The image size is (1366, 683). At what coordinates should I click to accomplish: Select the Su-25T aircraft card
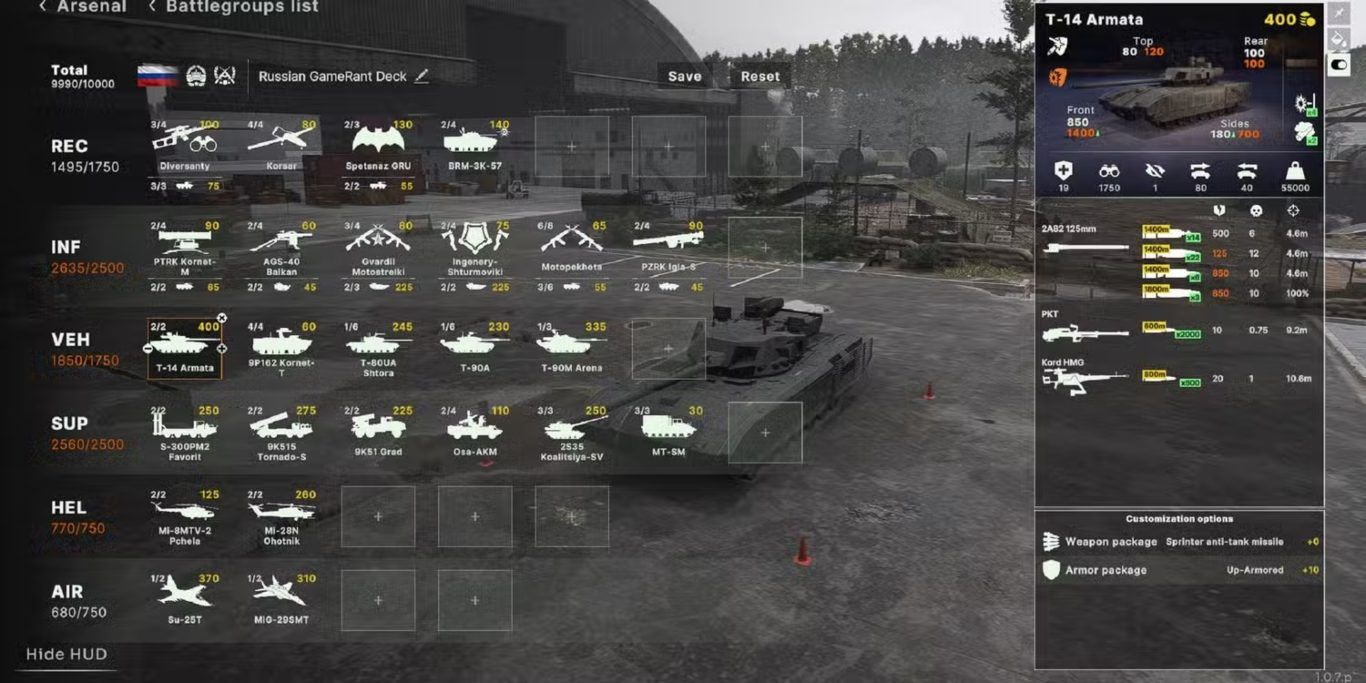(184, 598)
